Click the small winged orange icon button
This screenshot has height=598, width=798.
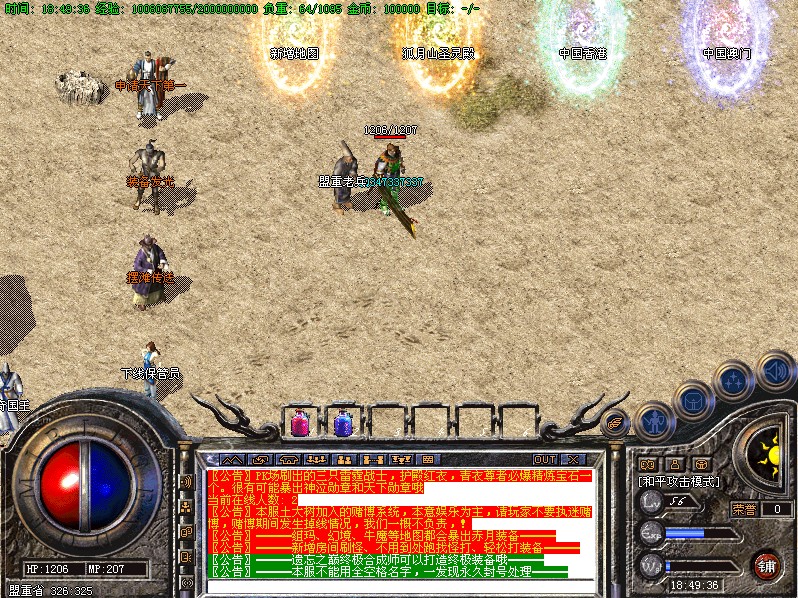pyautogui.click(x=616, y=425)
